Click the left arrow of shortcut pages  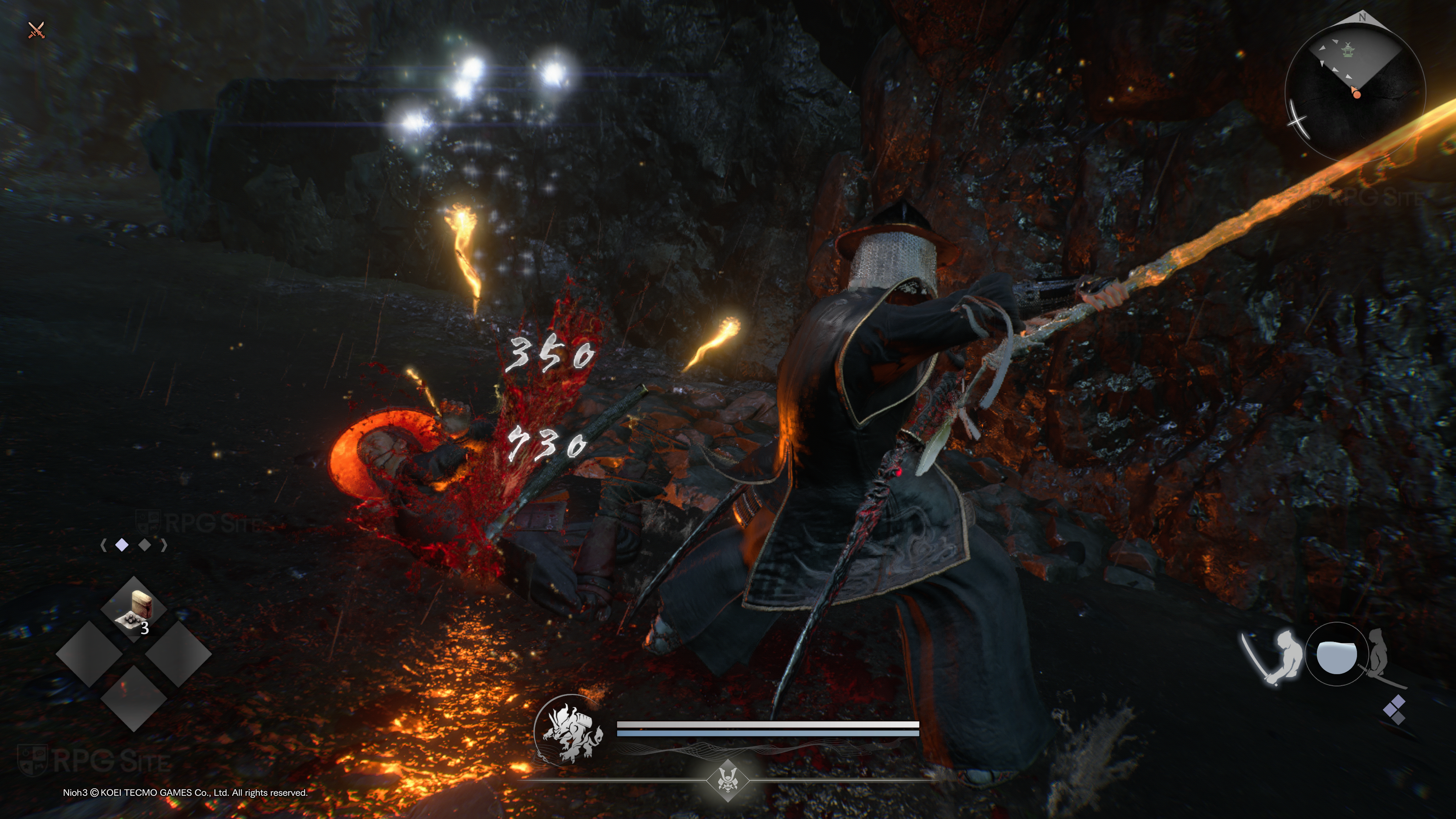(x=103, y=545)
